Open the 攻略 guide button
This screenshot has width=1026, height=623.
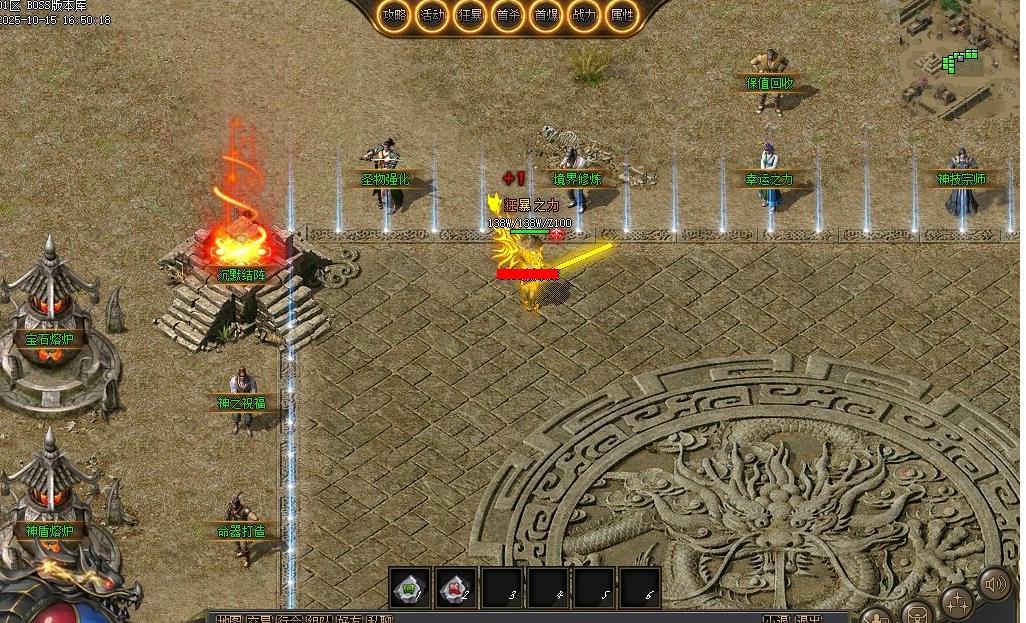point(394,16)
